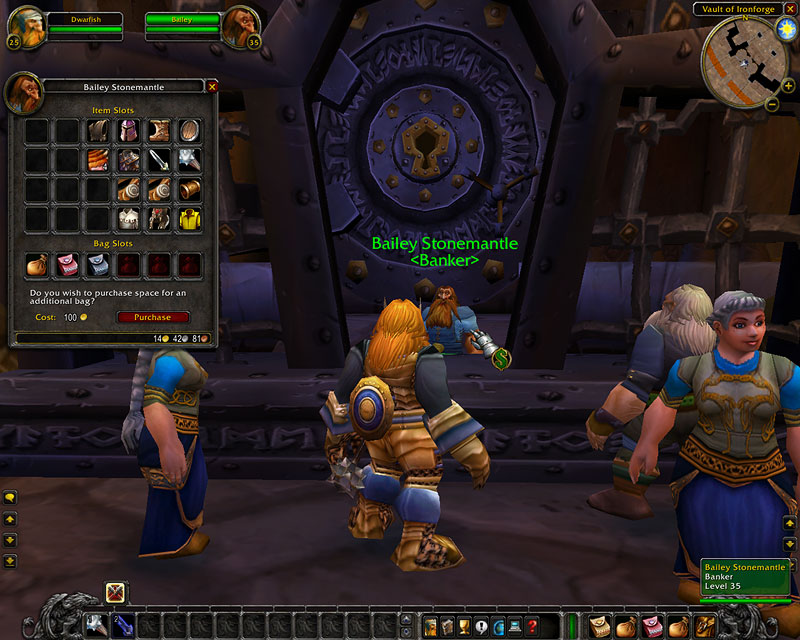Screen dimensions: 800x640
Task: Pick the yellow shirt in the bank
Action: point(188,218)
